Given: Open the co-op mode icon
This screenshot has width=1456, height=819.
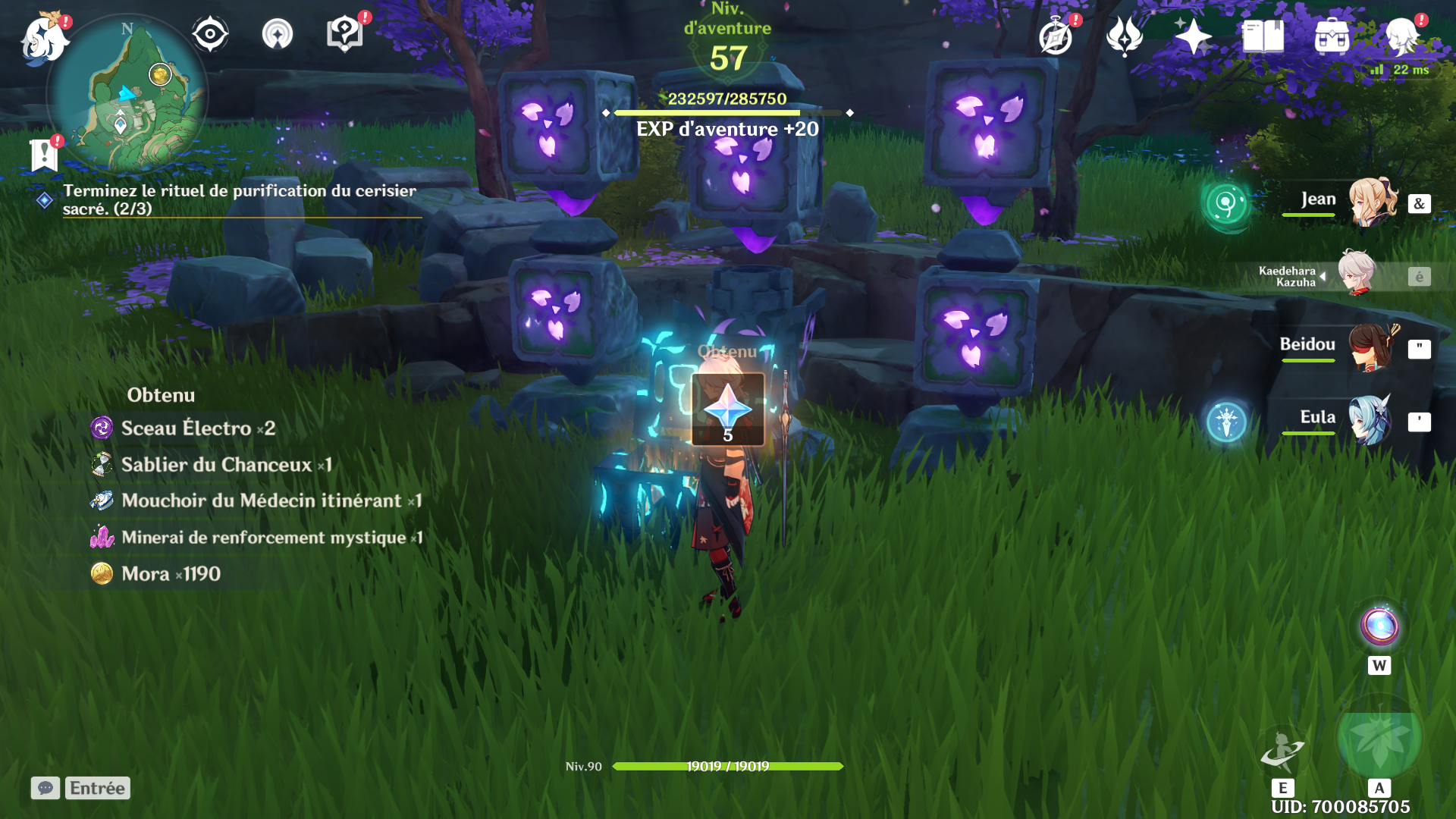Looking at the screenshot, I should coord(278,34).
